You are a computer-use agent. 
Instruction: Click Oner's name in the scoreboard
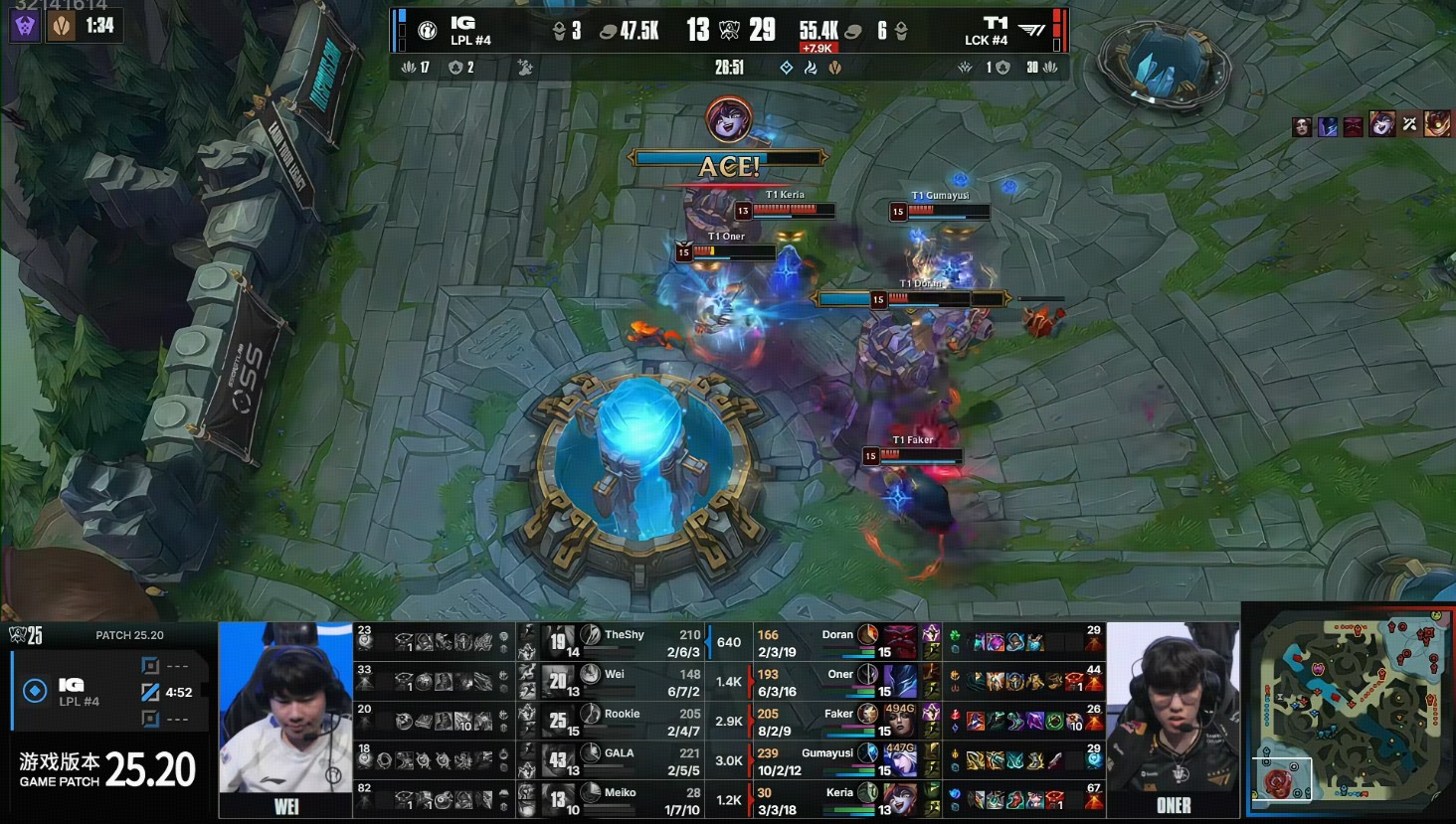point(840,674)
